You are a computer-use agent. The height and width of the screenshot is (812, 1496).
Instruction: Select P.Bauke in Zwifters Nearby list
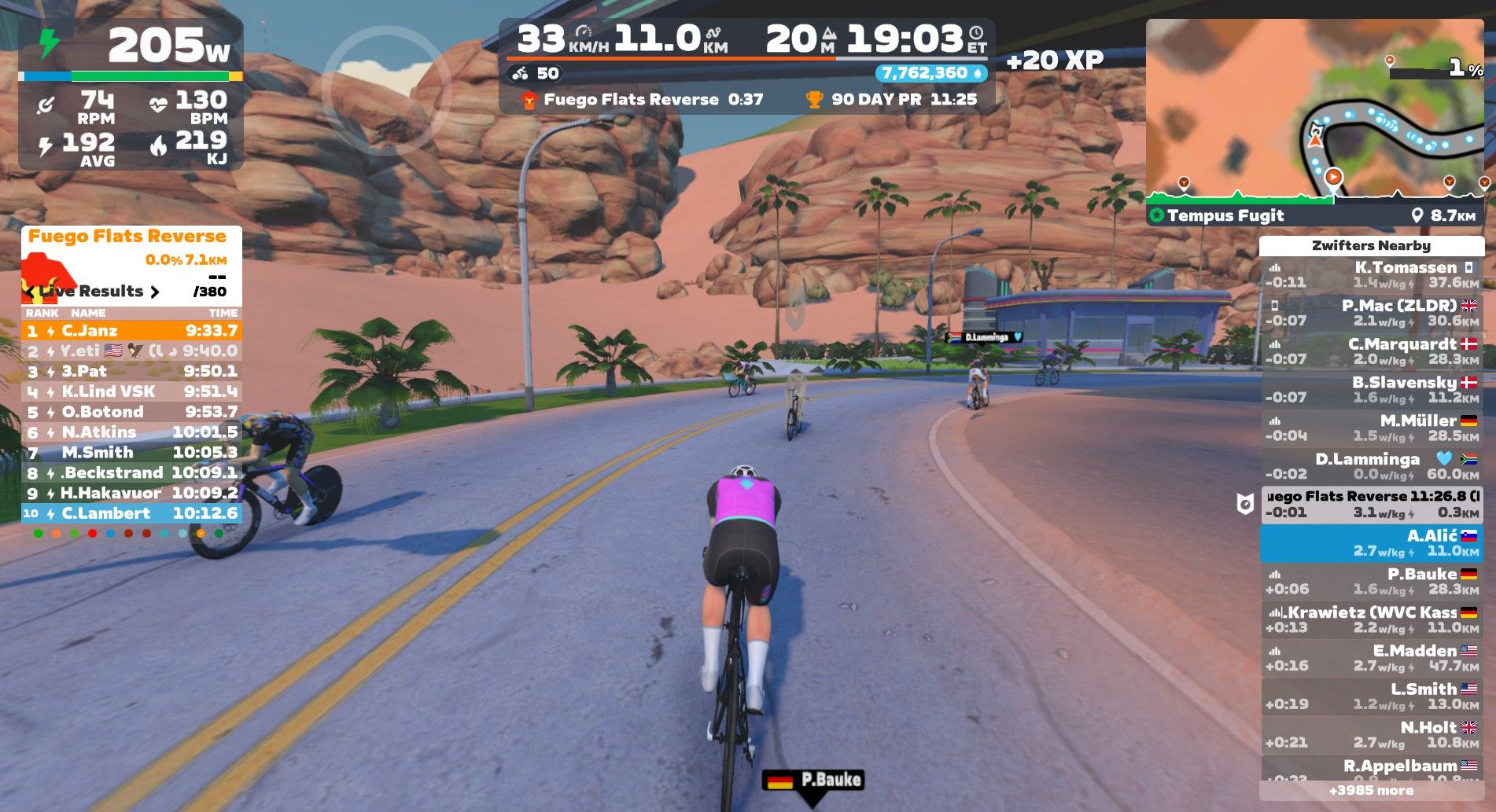point(1372,582)
